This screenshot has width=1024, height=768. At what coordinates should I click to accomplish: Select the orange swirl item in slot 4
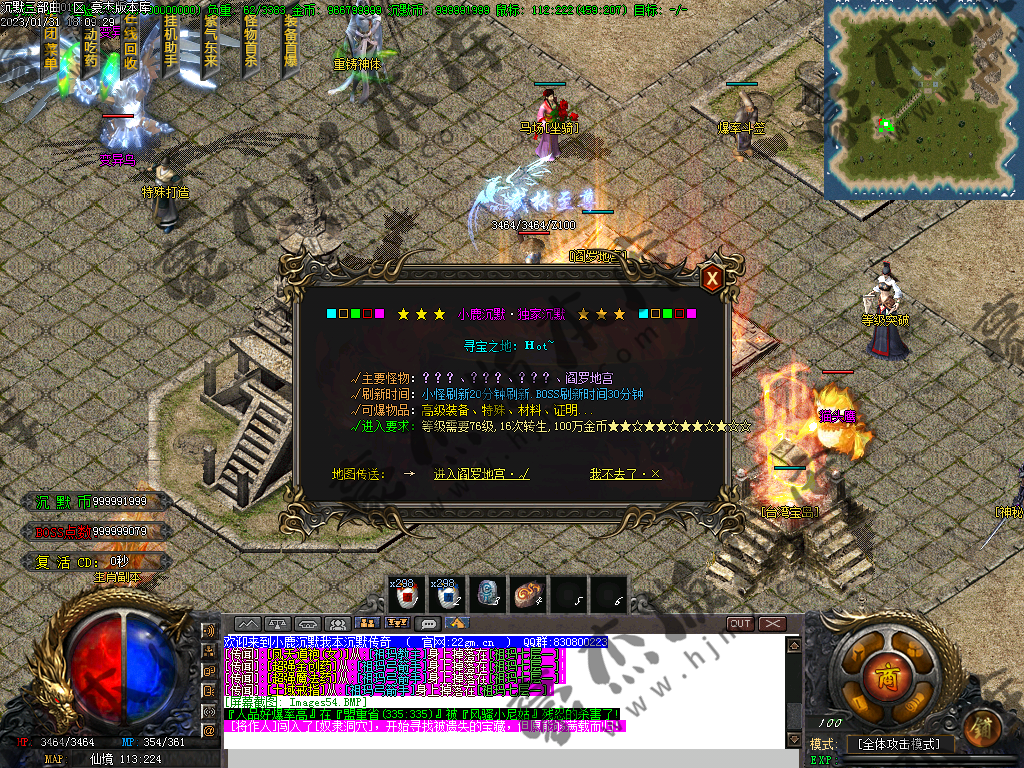pyautogui.click(x=527, y=595)
